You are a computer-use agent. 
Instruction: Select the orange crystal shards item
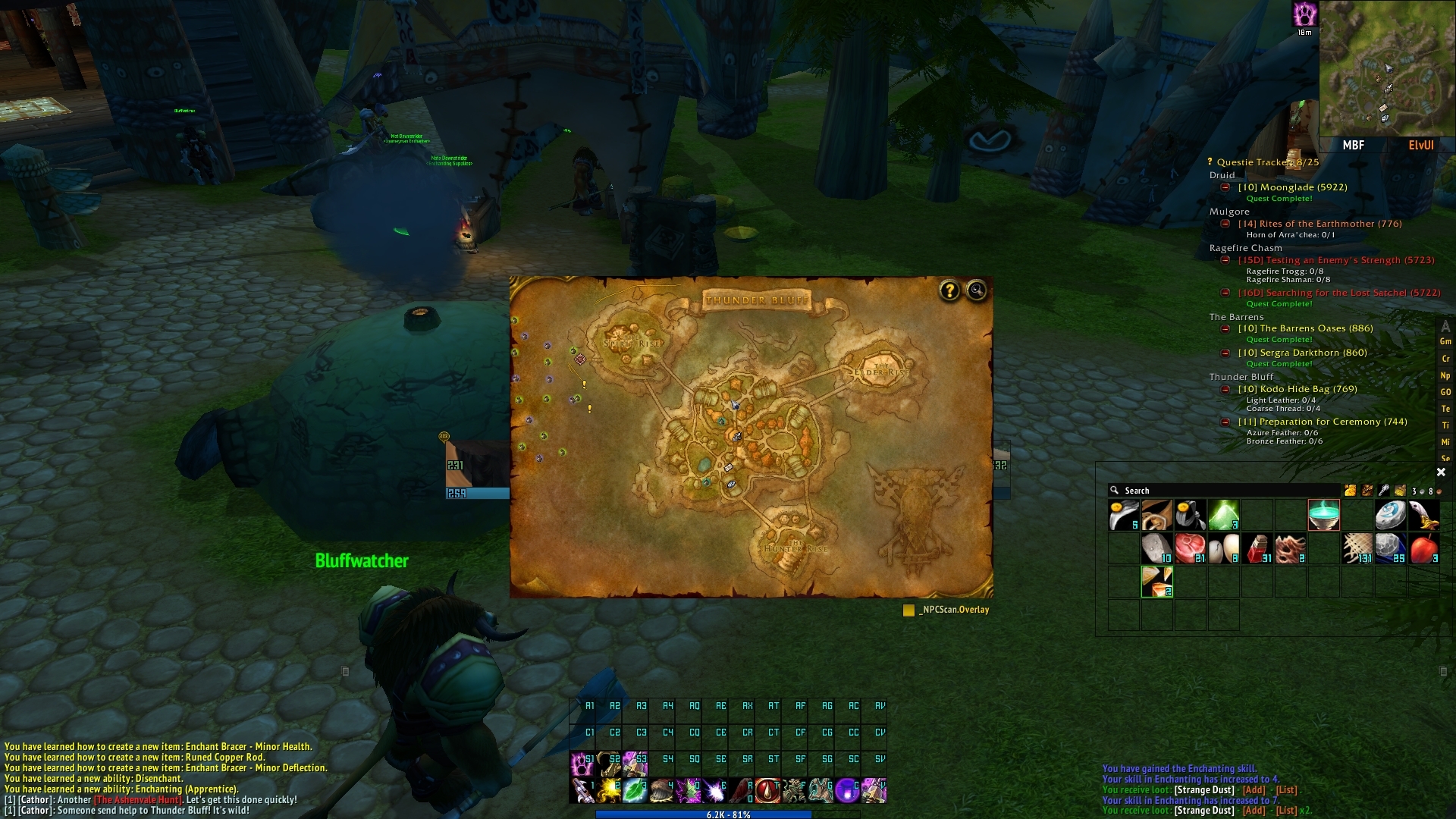[1156, 582]
